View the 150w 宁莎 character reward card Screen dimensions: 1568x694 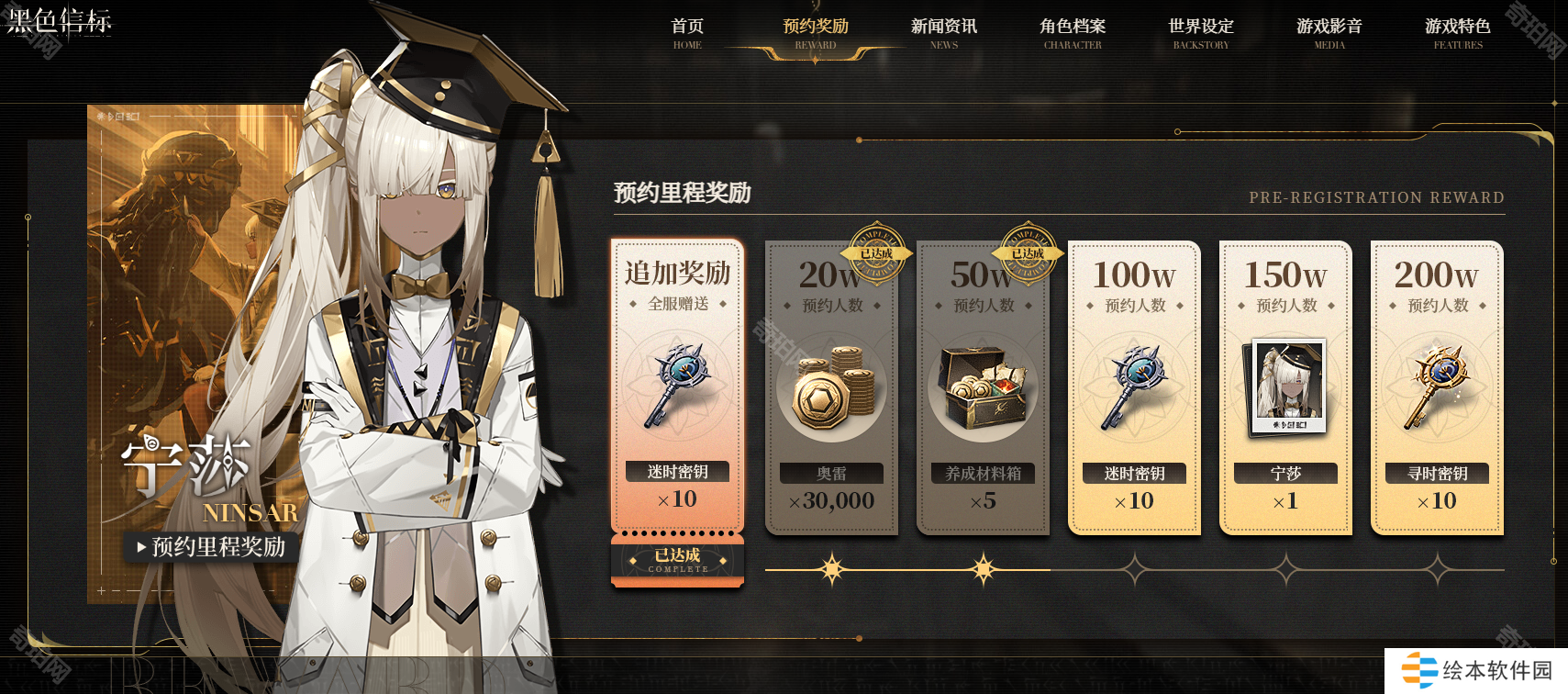1285,387
